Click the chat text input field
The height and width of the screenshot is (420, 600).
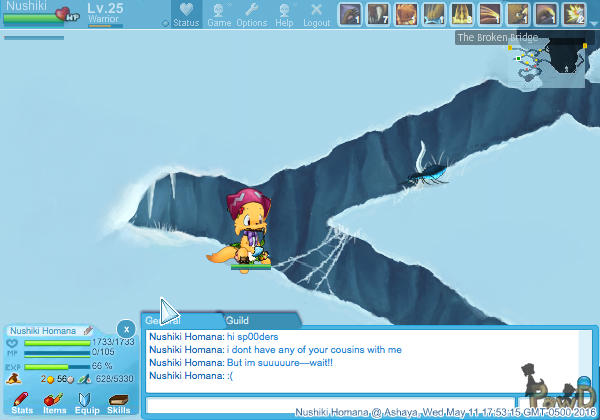(x=330, y=405)
